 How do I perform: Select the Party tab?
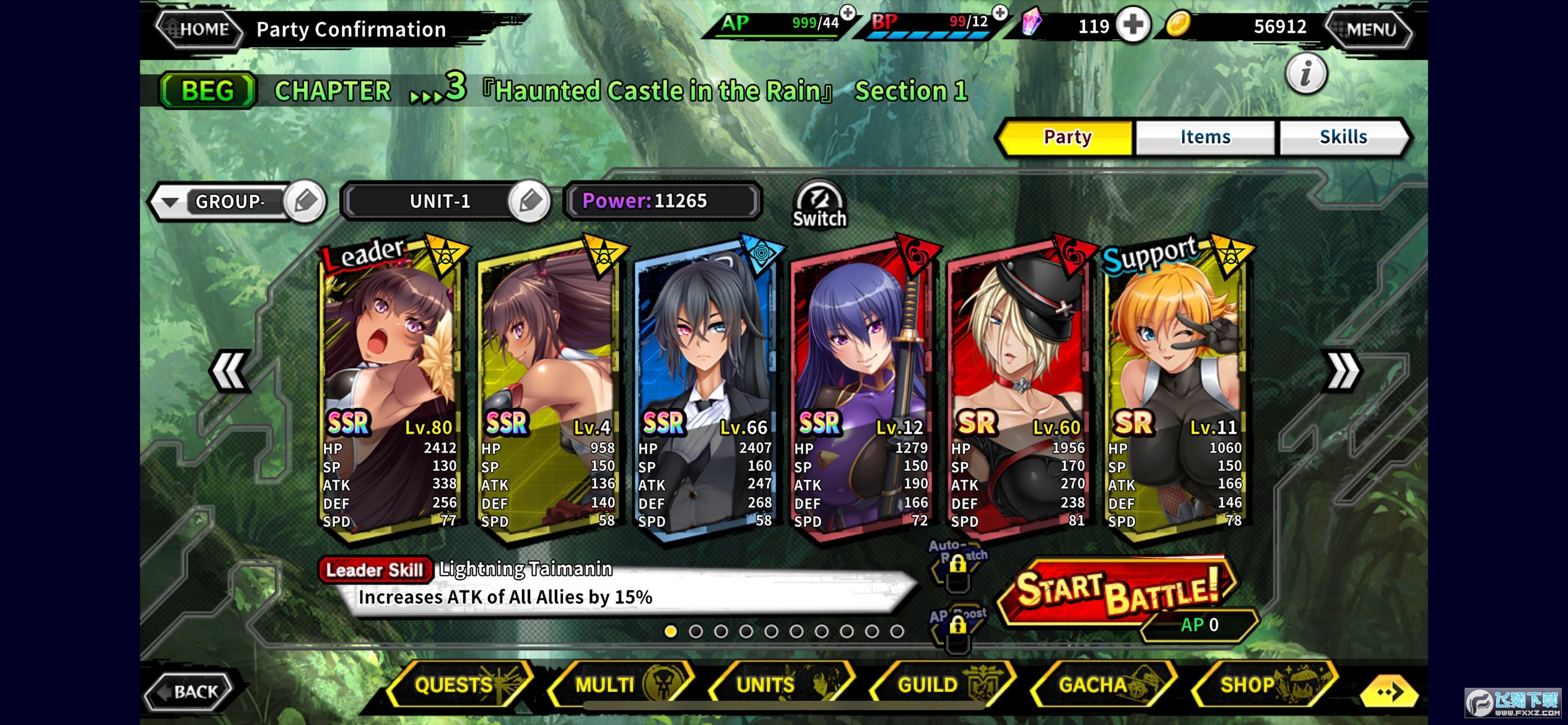point(1066,137)
